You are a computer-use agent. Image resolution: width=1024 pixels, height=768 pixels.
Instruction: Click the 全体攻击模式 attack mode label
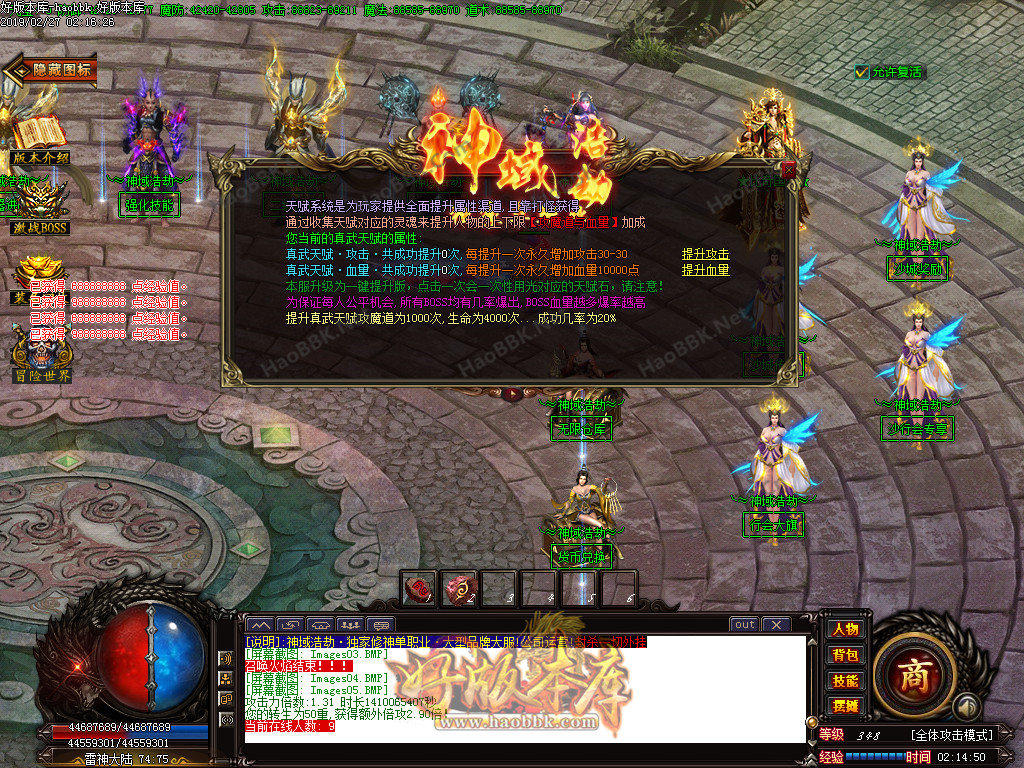tap(948, 735)
